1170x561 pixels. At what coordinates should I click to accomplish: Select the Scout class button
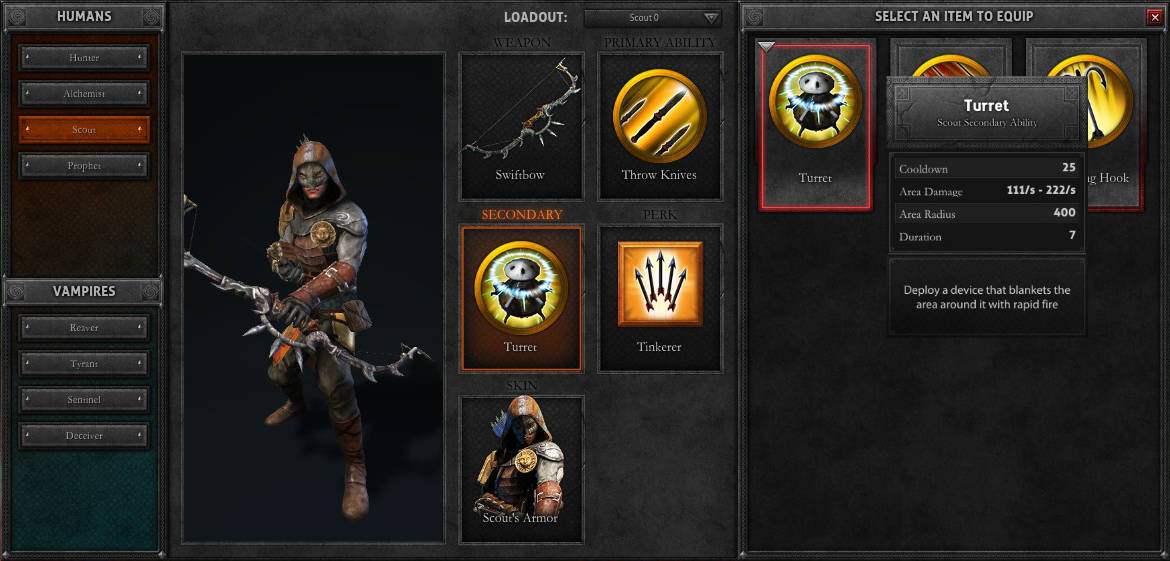coord(84,130)
